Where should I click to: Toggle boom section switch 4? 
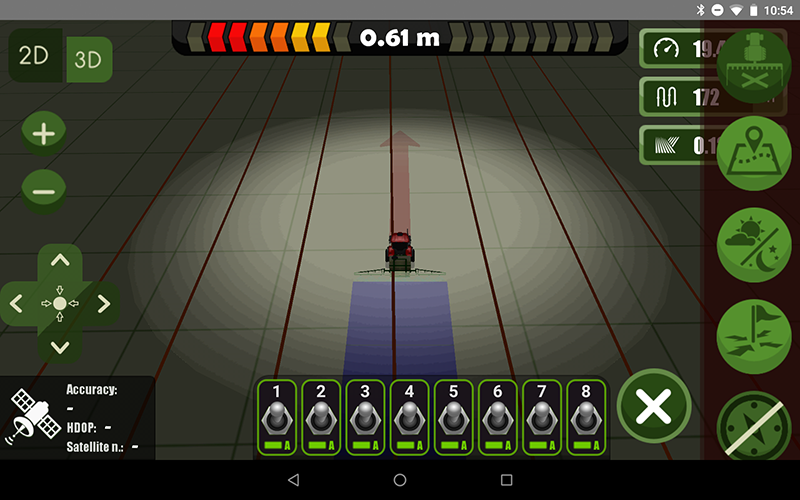point(409,417)
